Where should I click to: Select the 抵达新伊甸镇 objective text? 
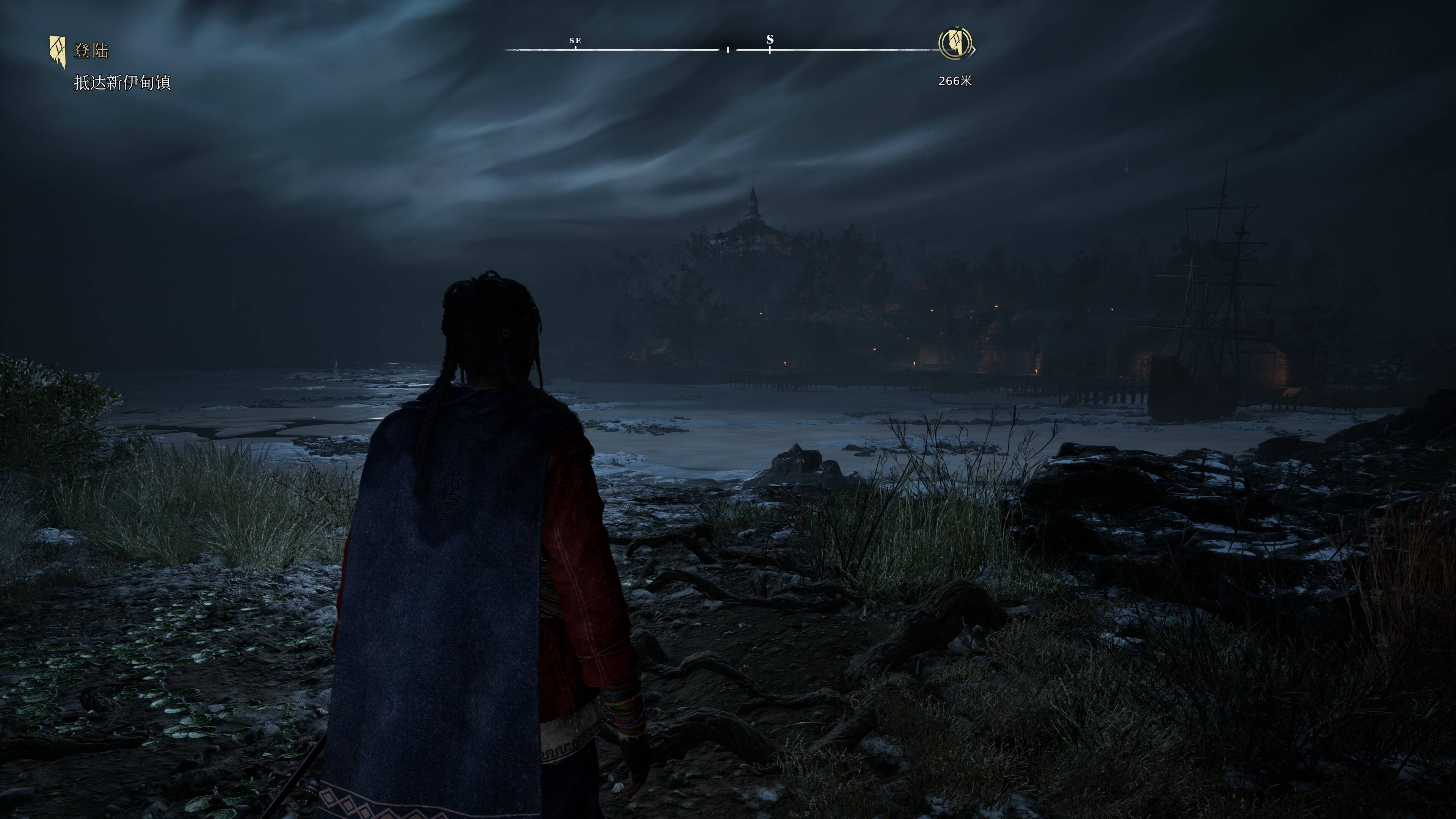click(x=122, y=83)
